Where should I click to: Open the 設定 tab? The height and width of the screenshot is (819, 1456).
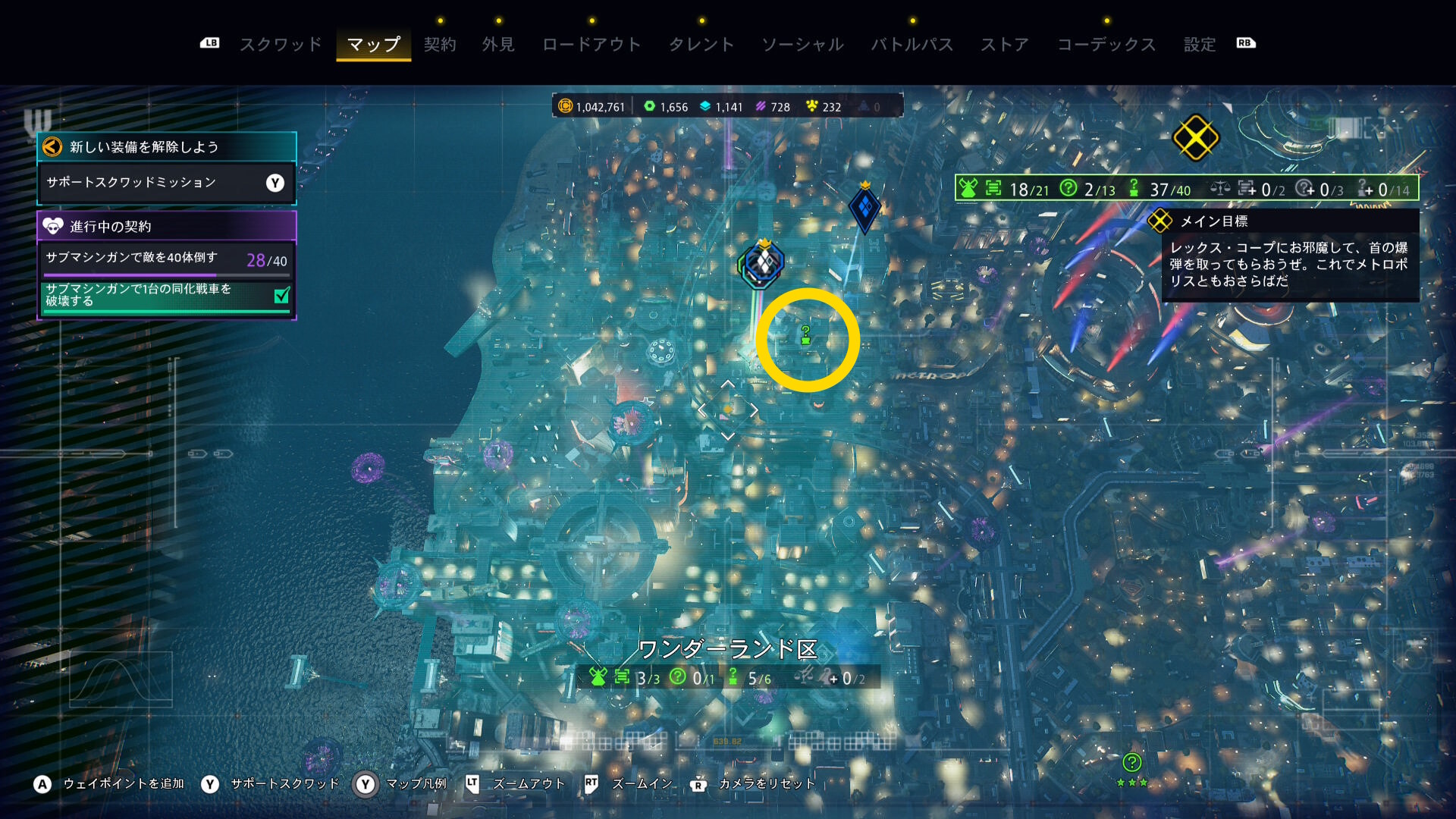click(1200, 45)
